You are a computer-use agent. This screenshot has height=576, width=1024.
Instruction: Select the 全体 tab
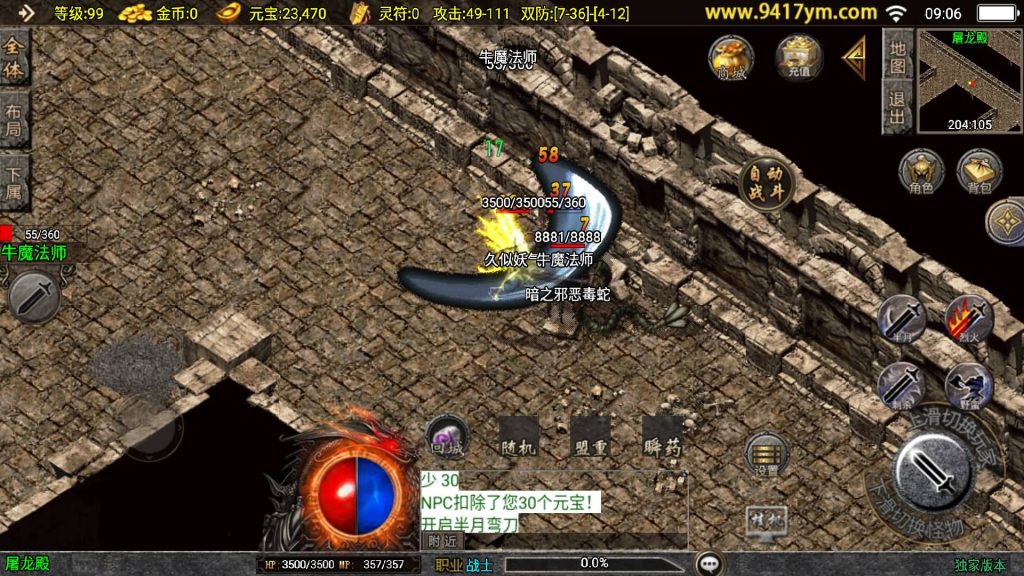click(x=14, y=58)
